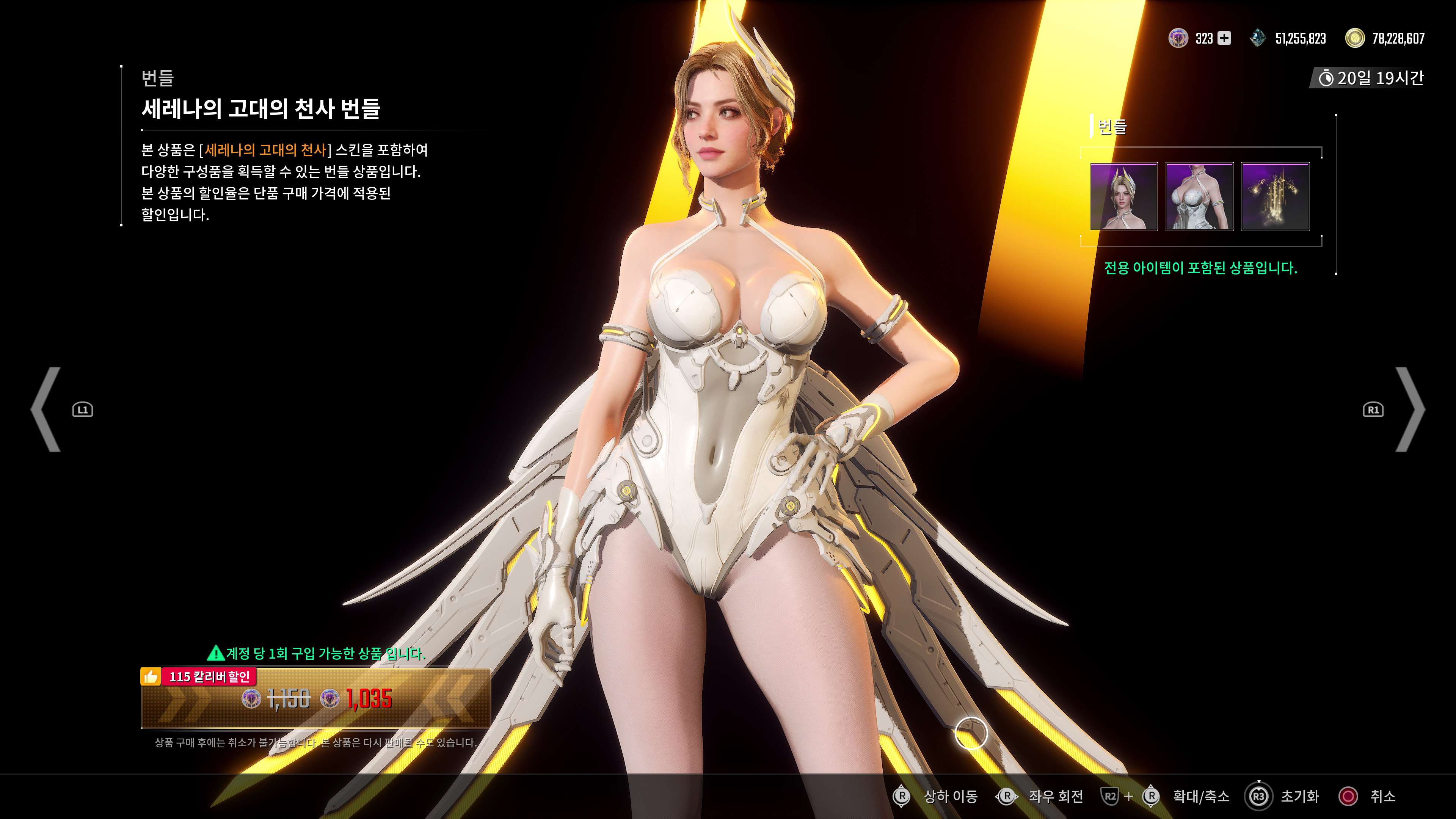Screen dimensions: 1456x819
Task: Click the thumbs-up icon beside 115 칼리버 할인
Action: [151, 676]
